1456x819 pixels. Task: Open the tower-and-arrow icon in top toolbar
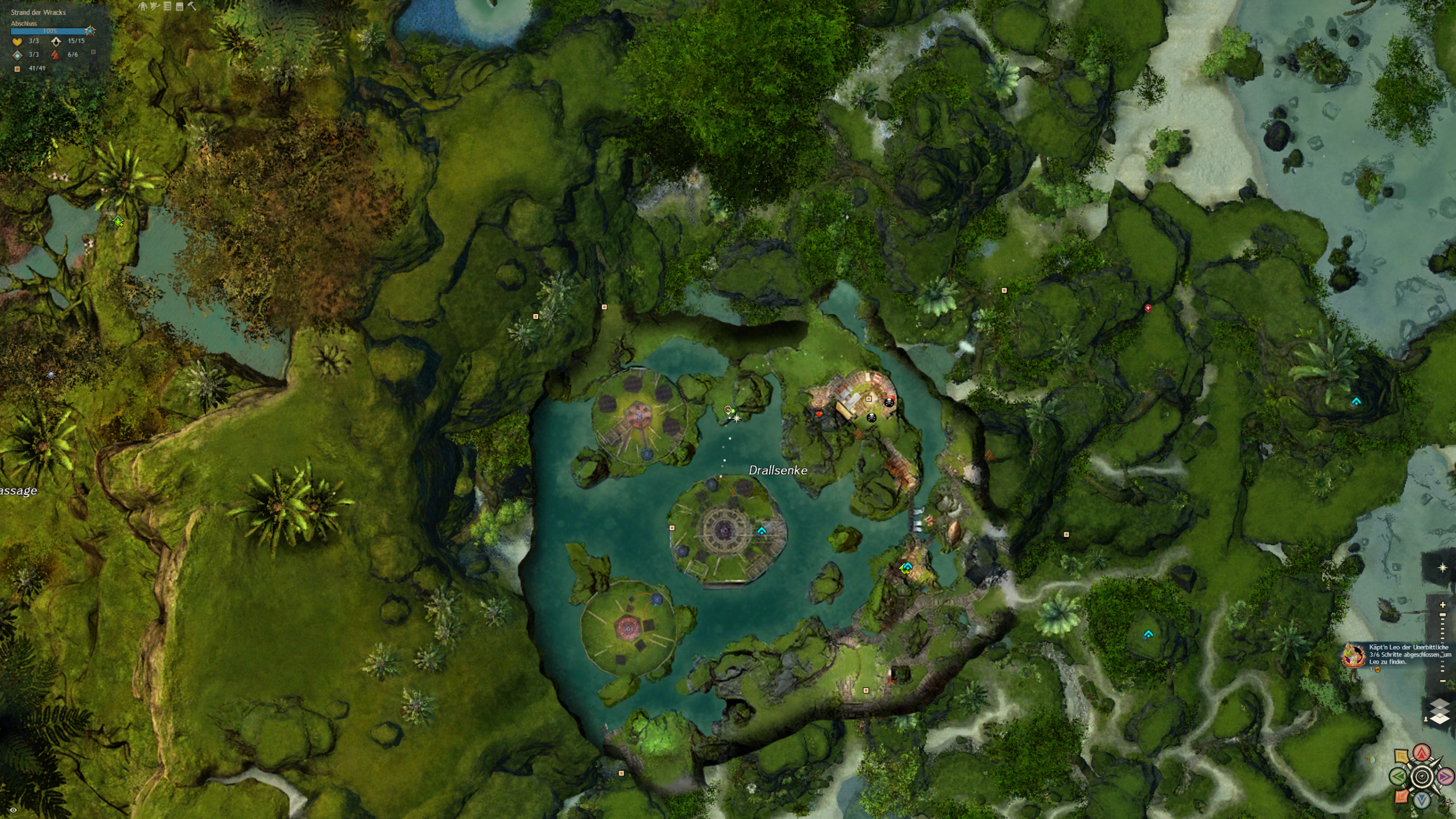click(x=155, y=6)
